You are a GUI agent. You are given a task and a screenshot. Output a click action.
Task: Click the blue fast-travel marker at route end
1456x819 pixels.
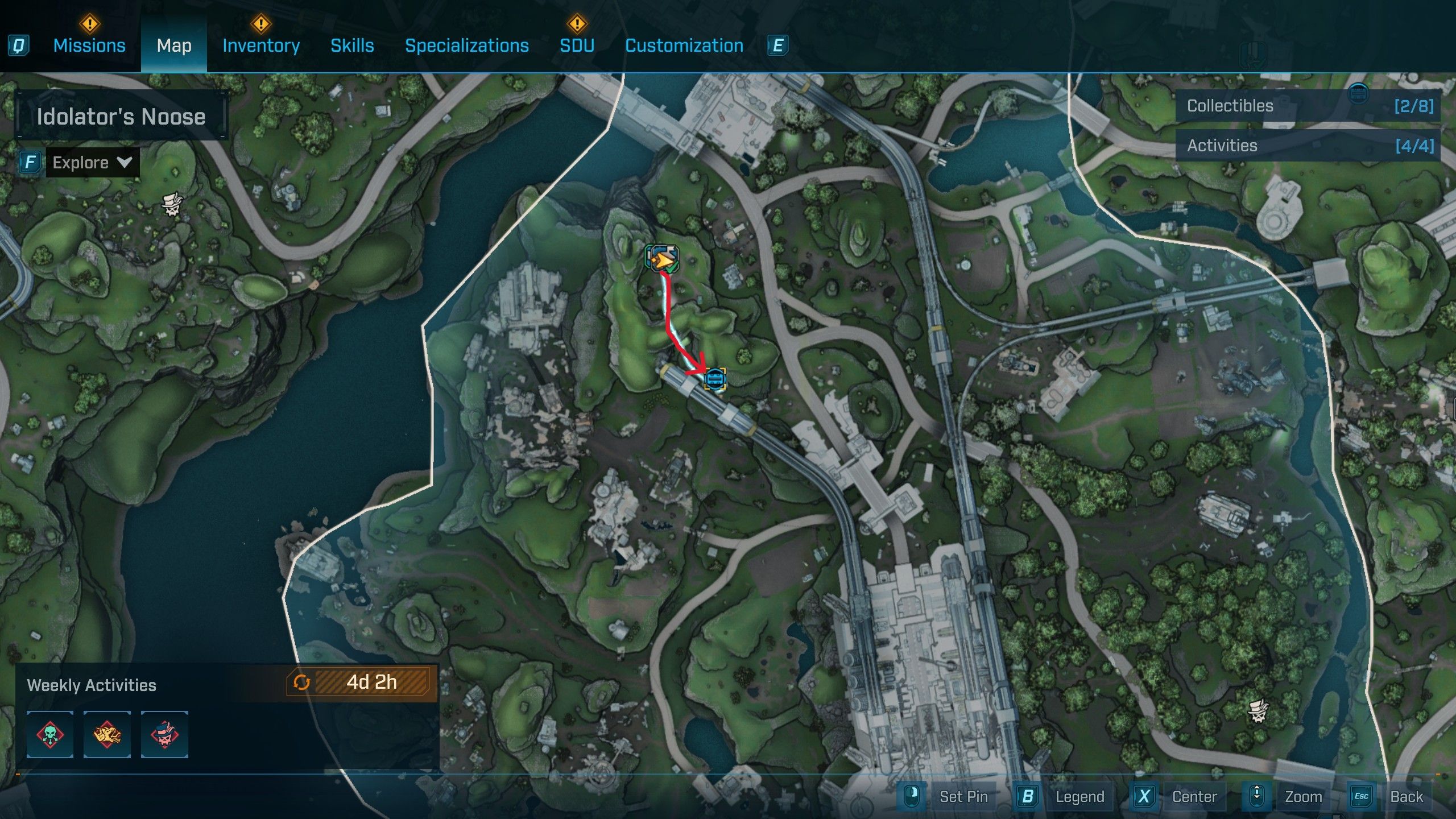click(x=715, y=379)
